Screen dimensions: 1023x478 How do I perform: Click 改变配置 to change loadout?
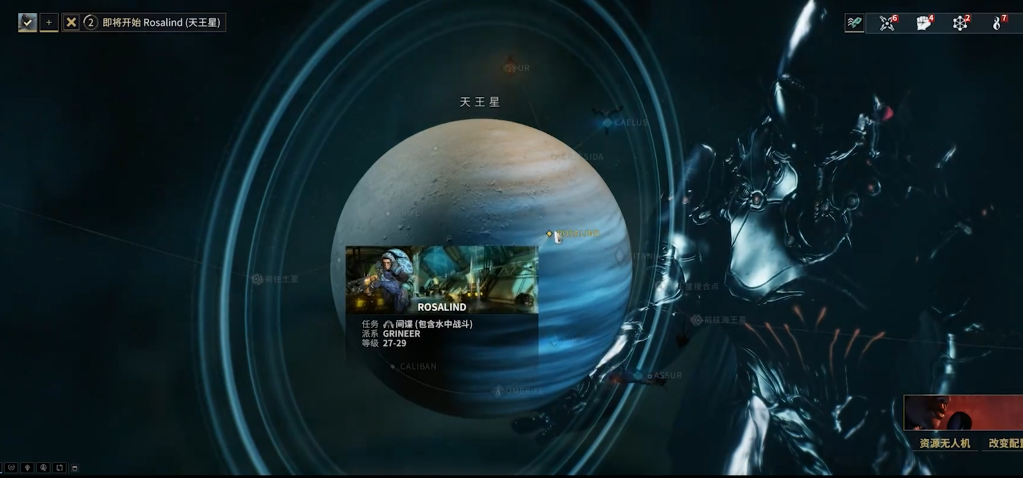(x=1005, y=443)
